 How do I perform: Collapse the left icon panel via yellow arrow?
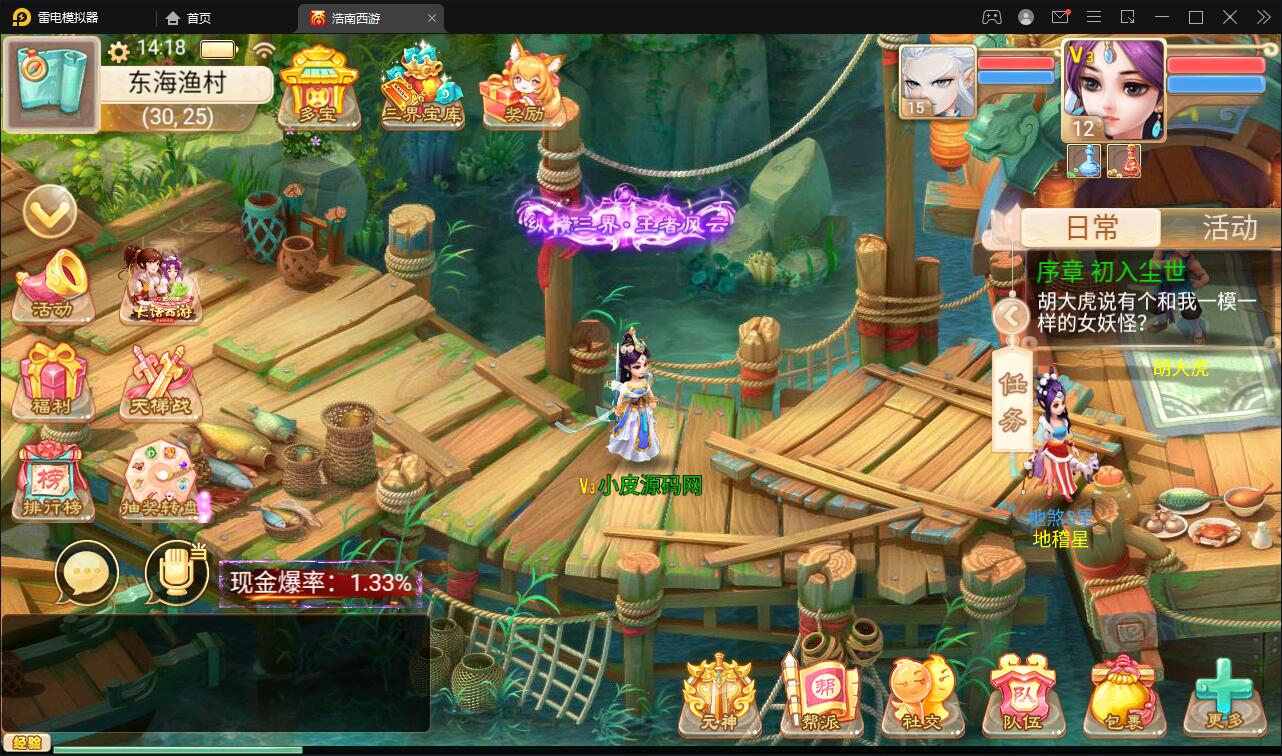tap(50, 212)
